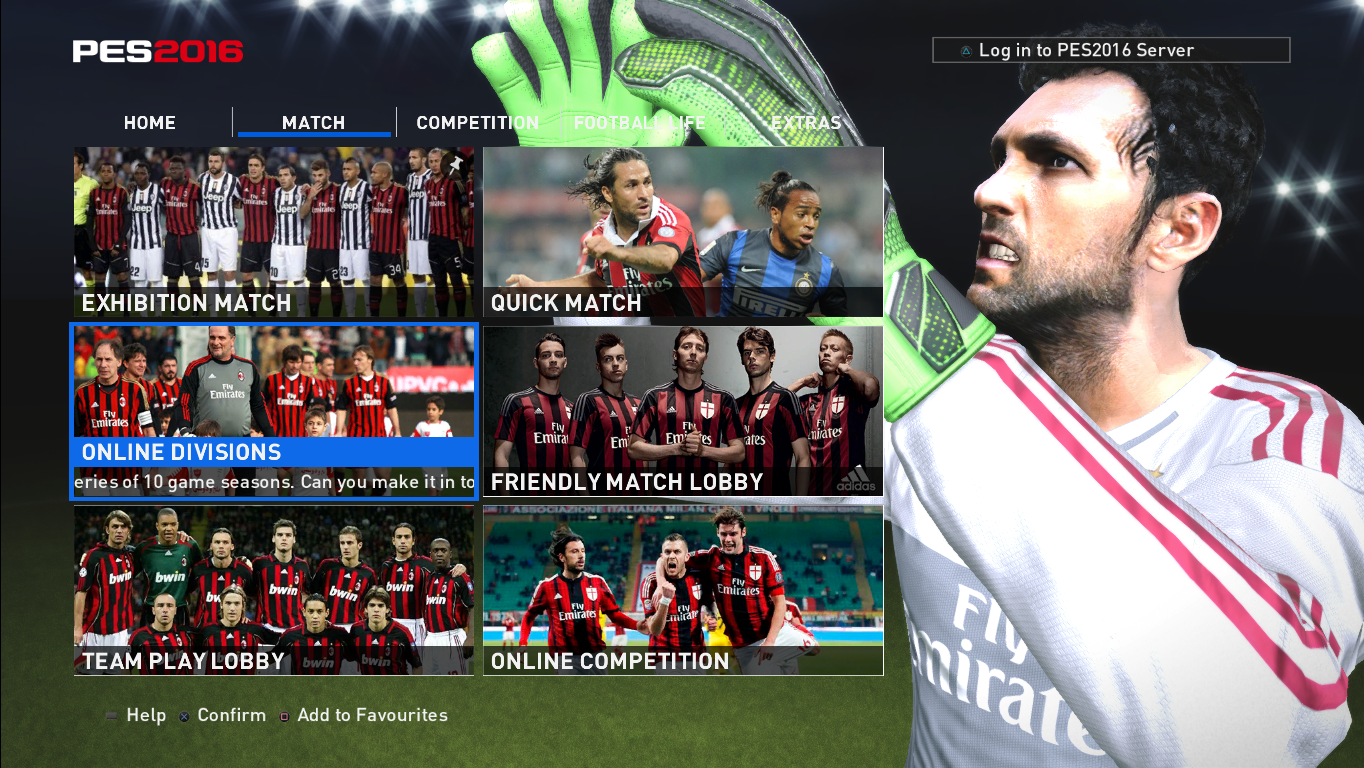Open the Team Play Lobby

point(273,590)
